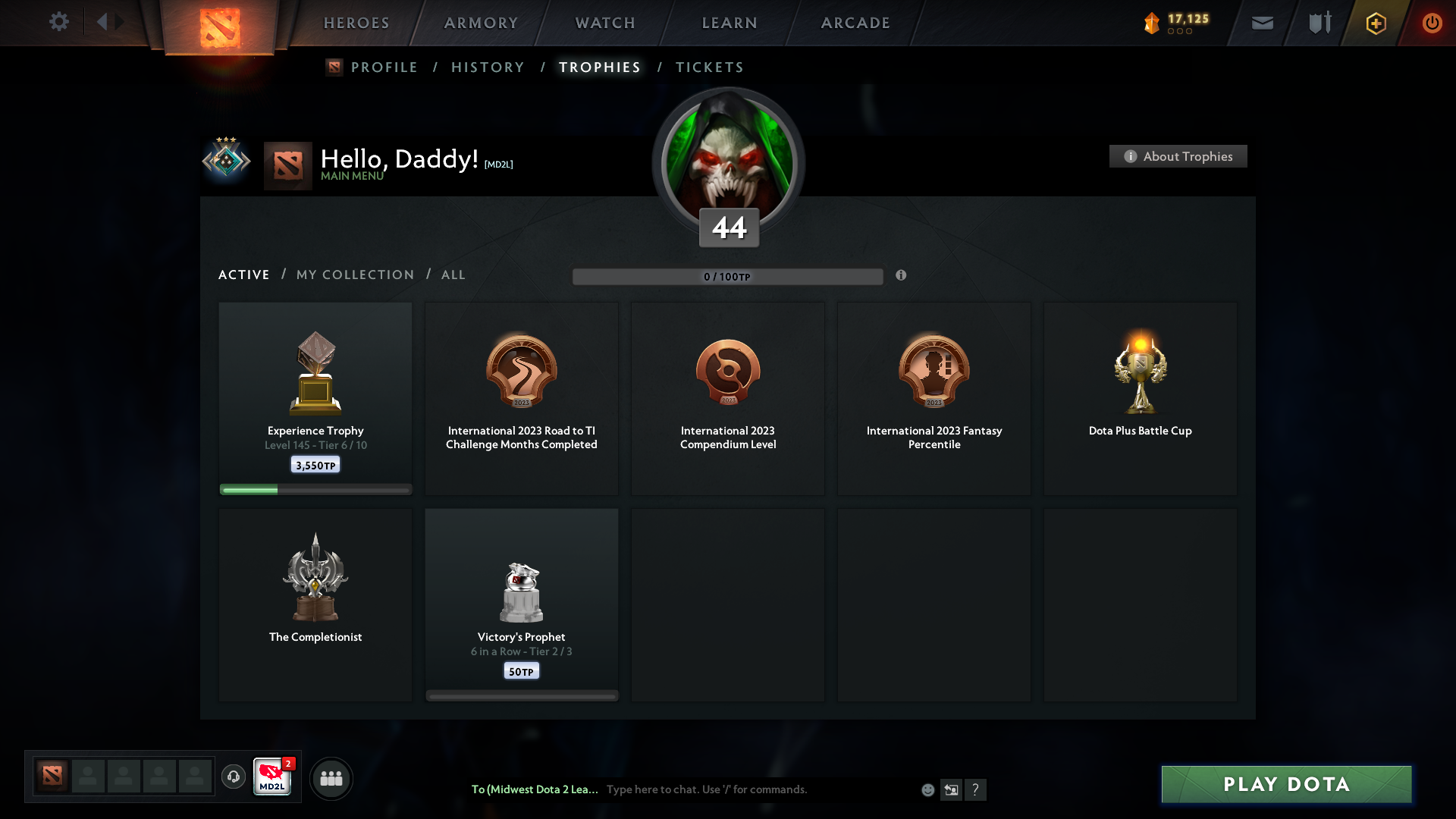Open the friends list icon near the party slots

[331, 778]
